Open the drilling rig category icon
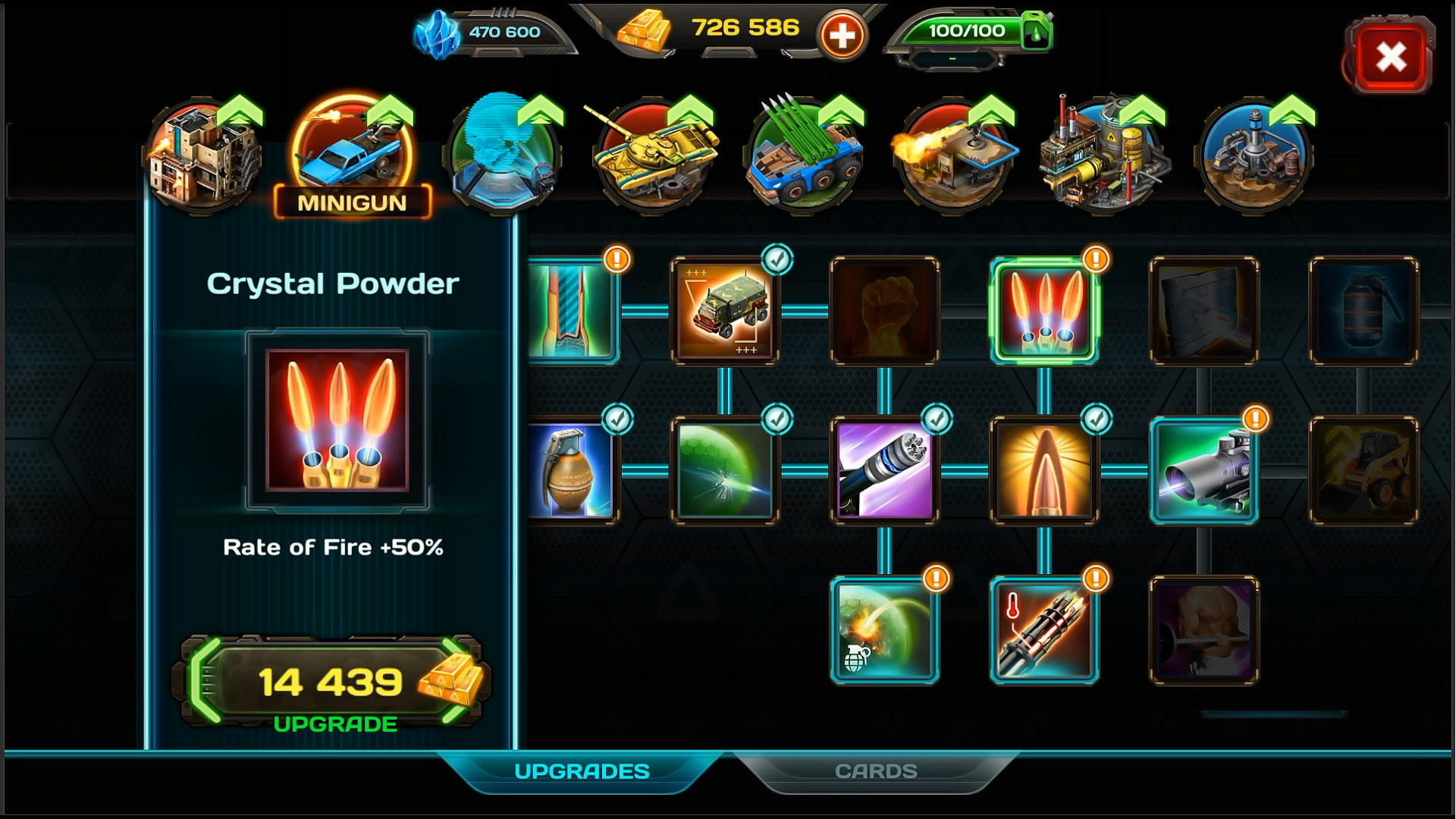 [1255, 155]
